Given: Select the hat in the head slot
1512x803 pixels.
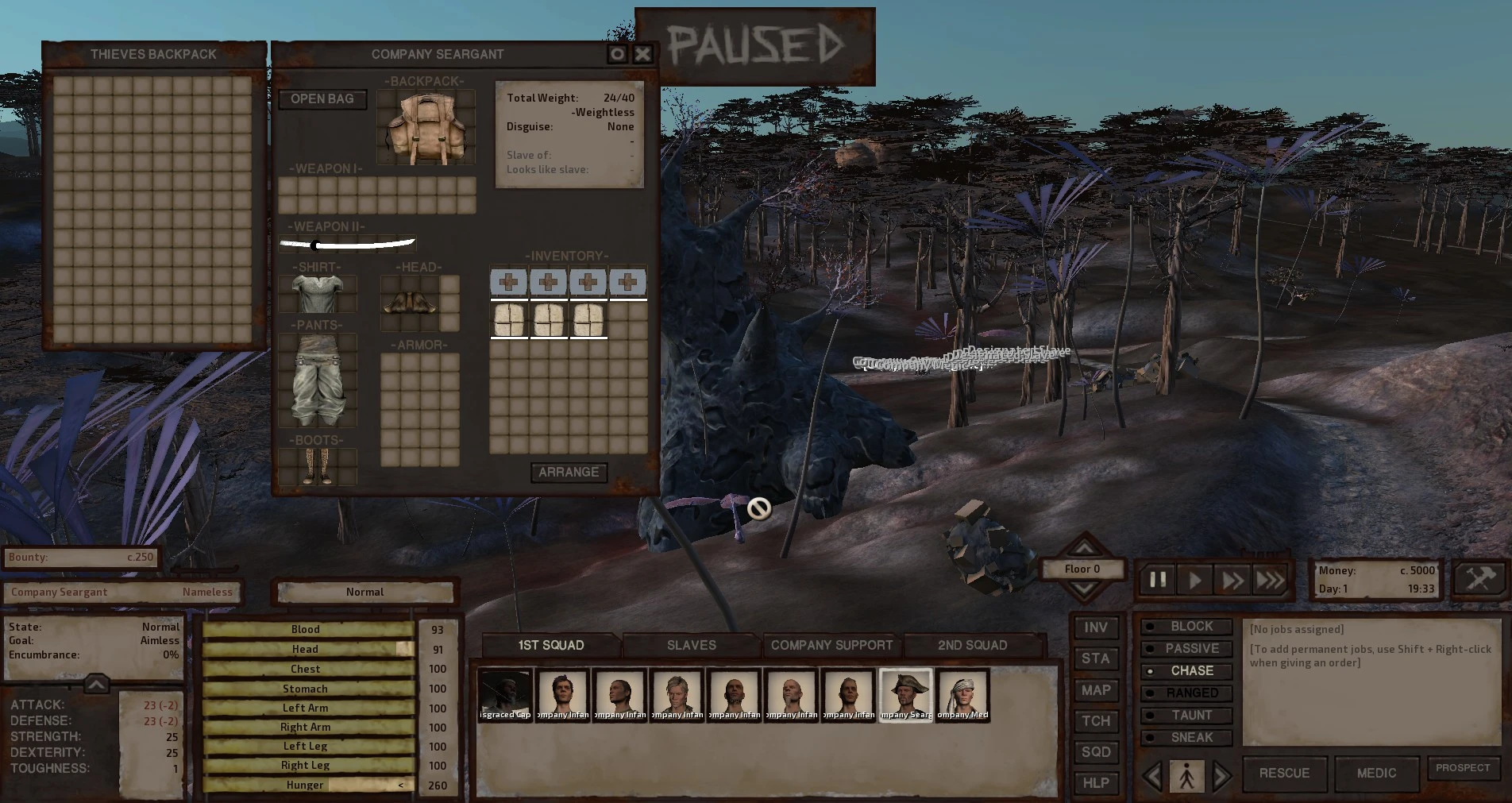Looking at the screenshot, I should coord(410,303).
